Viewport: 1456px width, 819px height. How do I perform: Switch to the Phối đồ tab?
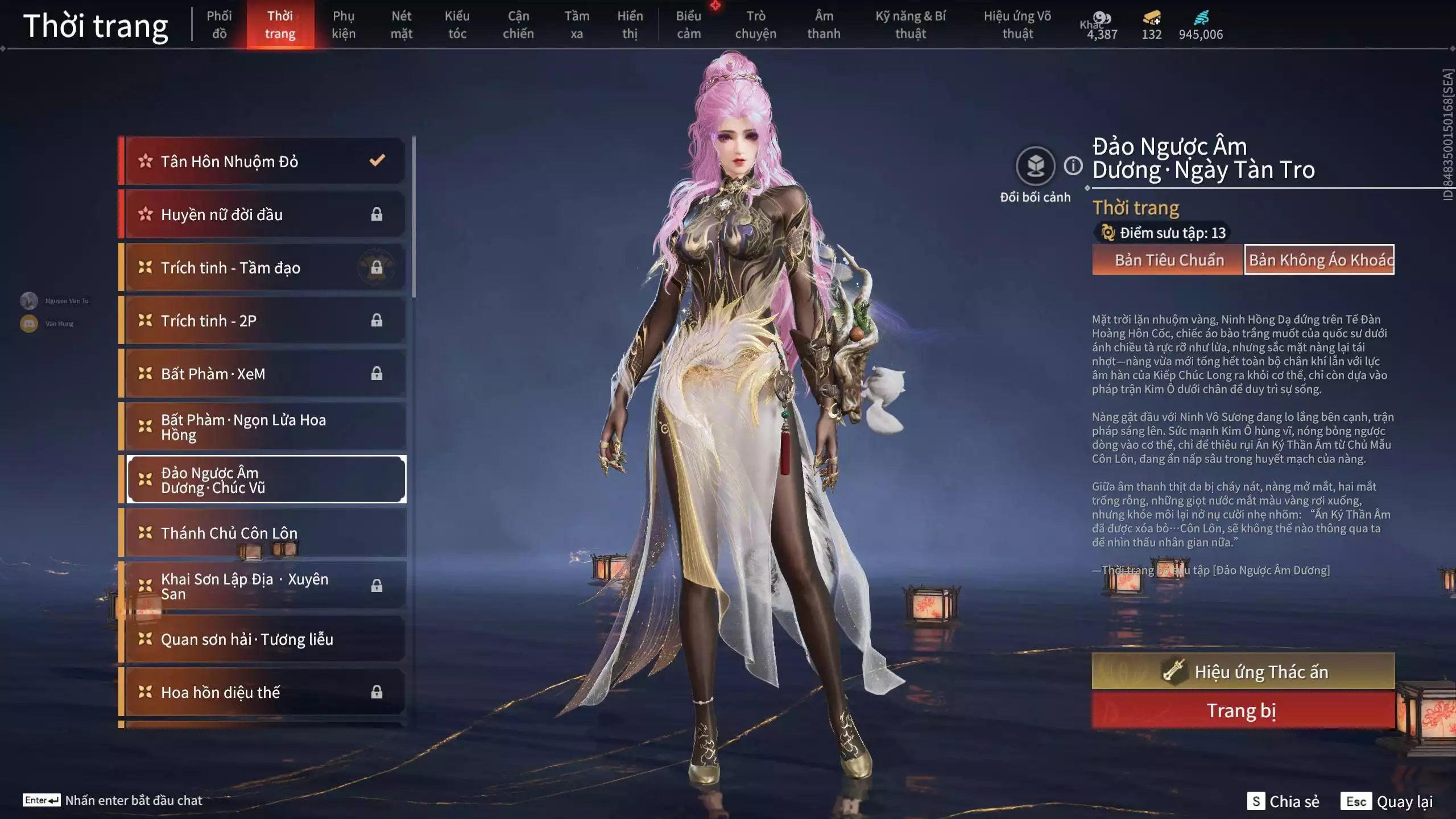click(219, 24)
